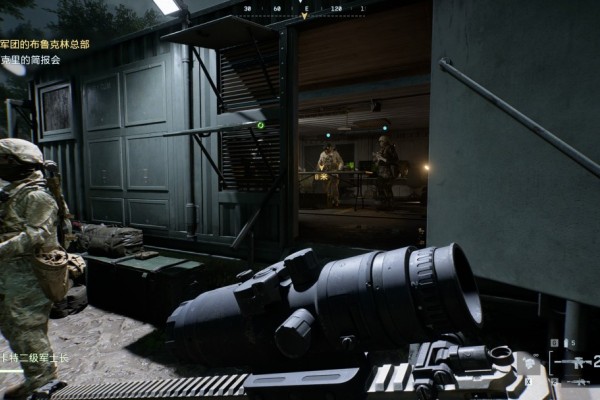The width and height of the screenshot is (600, 400).
Task: Open the mission objective text tracker
Action: [44, 52]
